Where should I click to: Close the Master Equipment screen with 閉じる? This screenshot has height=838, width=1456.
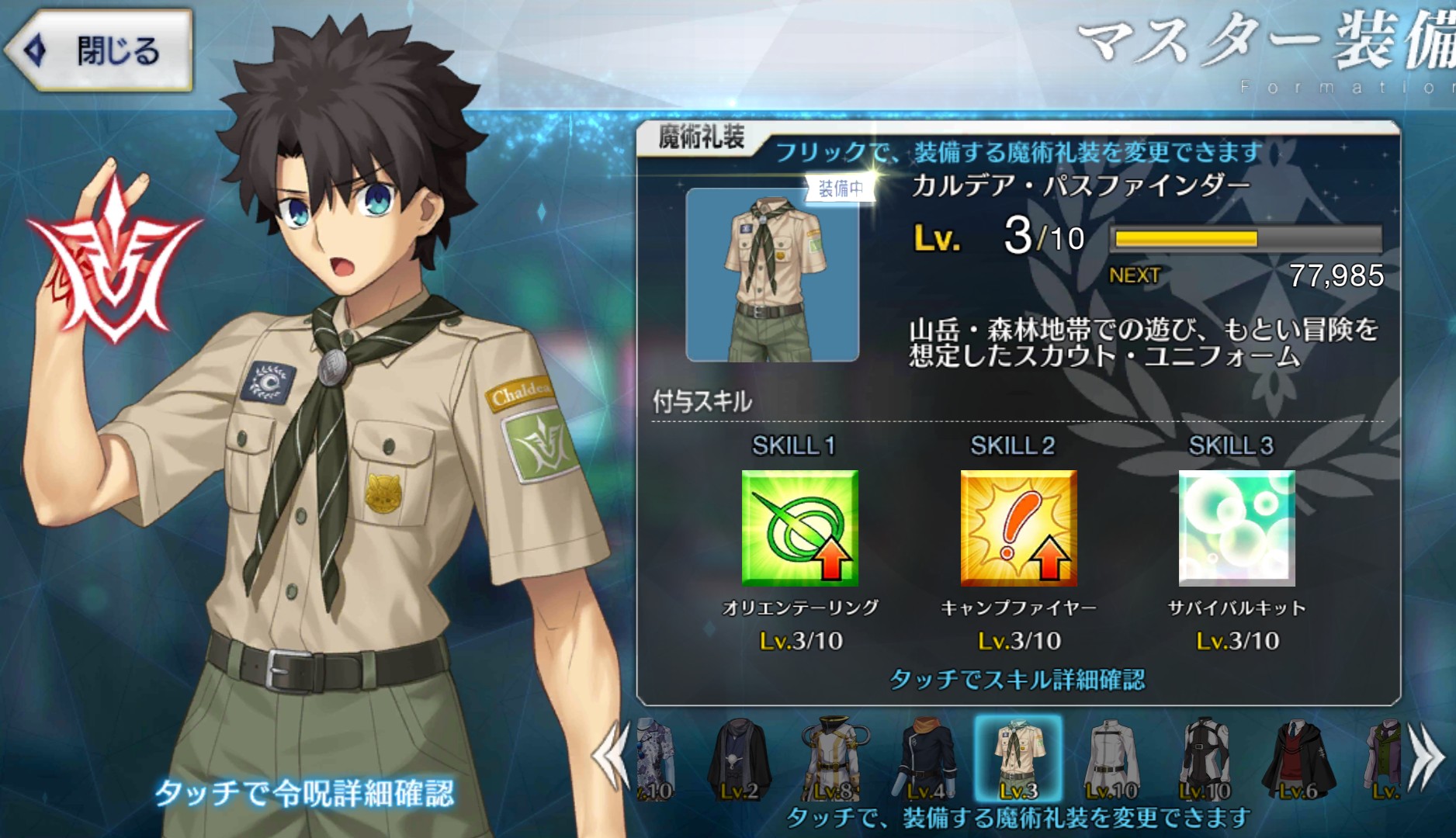99,51
